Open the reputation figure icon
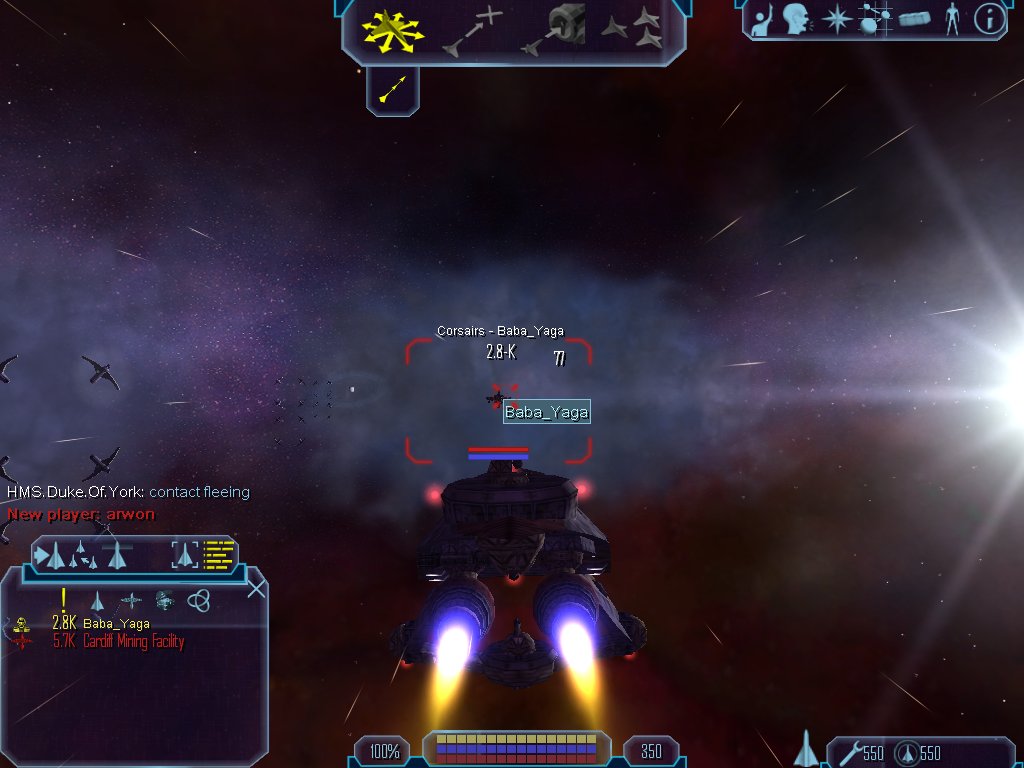Viewport: 1024px width, 768px height. tap(951, 19)
